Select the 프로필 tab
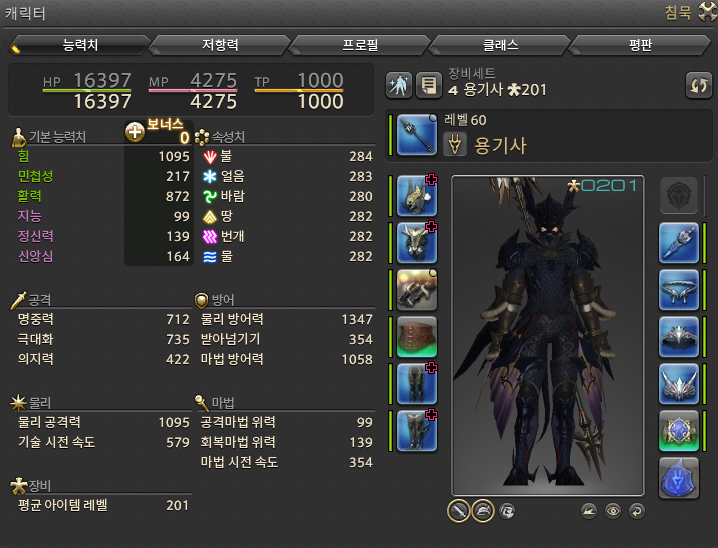 [x=359, y=45]
